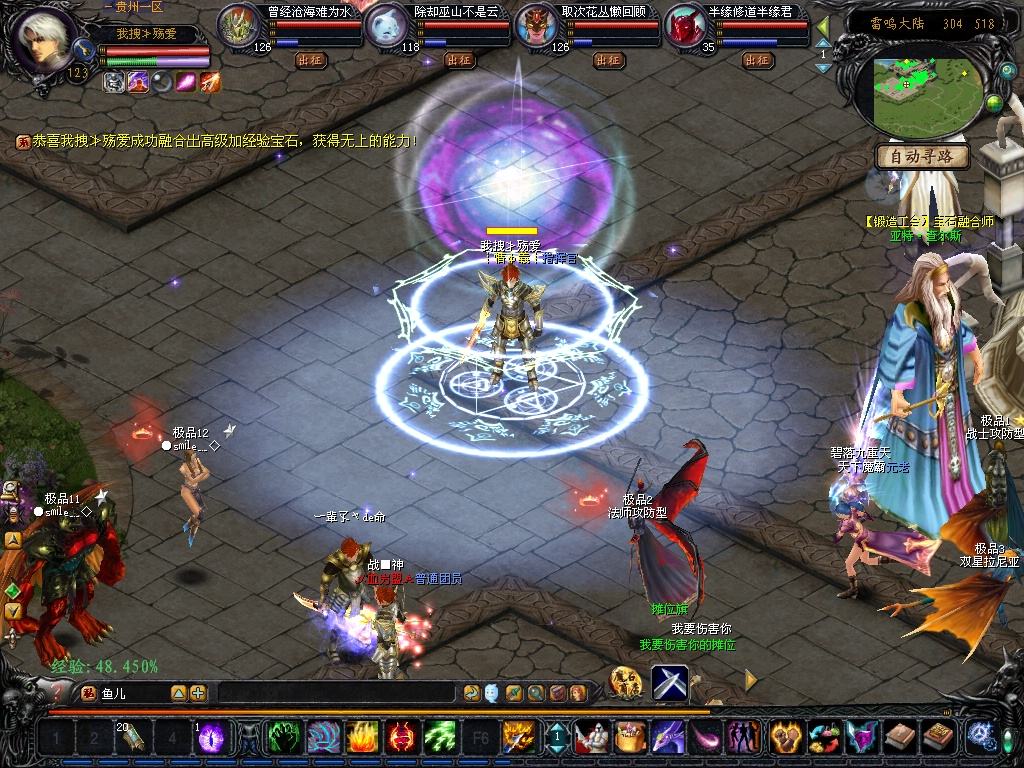Activate the green claw skill in the hotbar
Screen dimensions: 1024x768
pyautogui.click(x=284, y=738)
